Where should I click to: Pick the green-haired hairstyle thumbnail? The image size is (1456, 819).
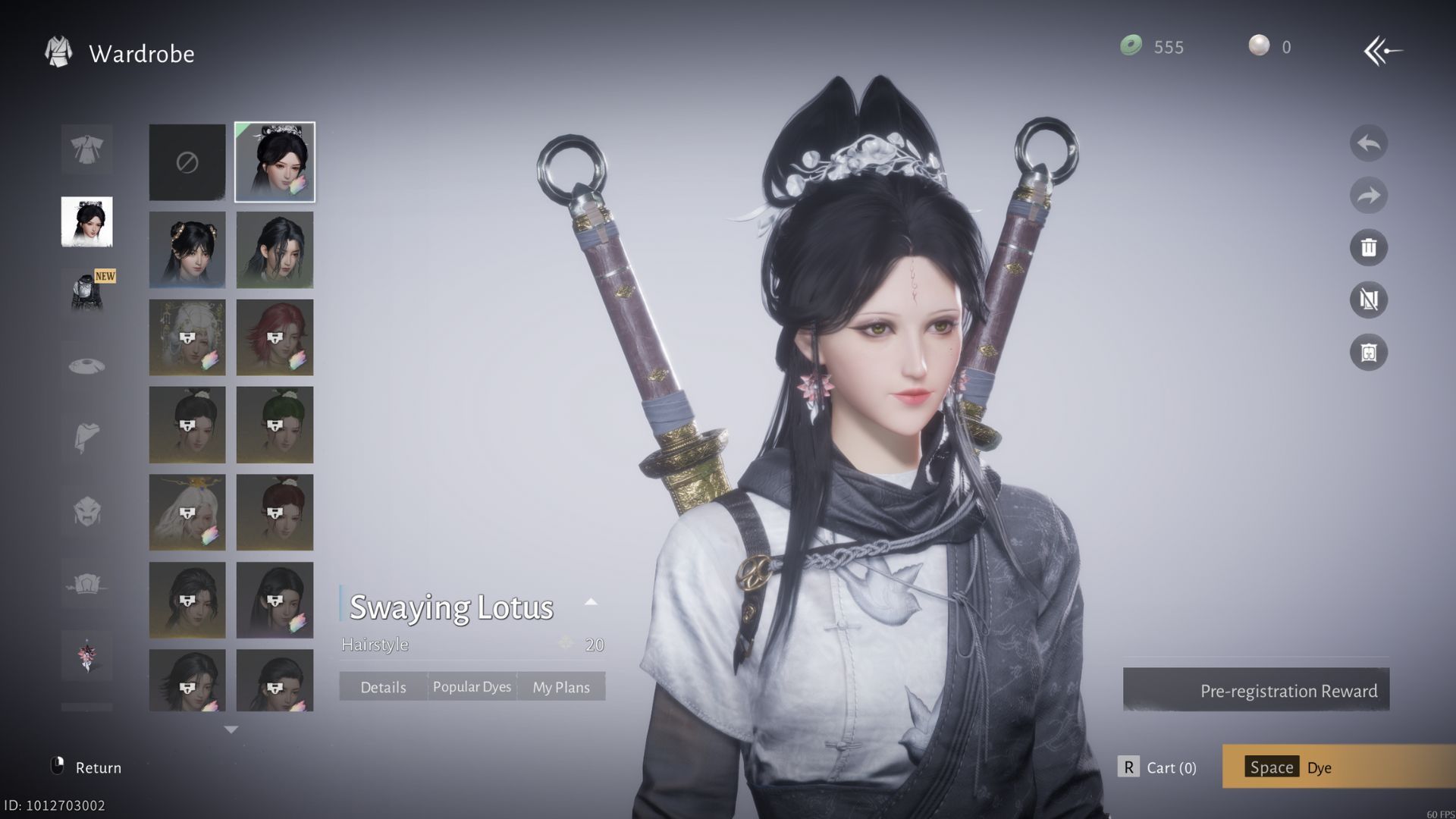click(275, 425)
